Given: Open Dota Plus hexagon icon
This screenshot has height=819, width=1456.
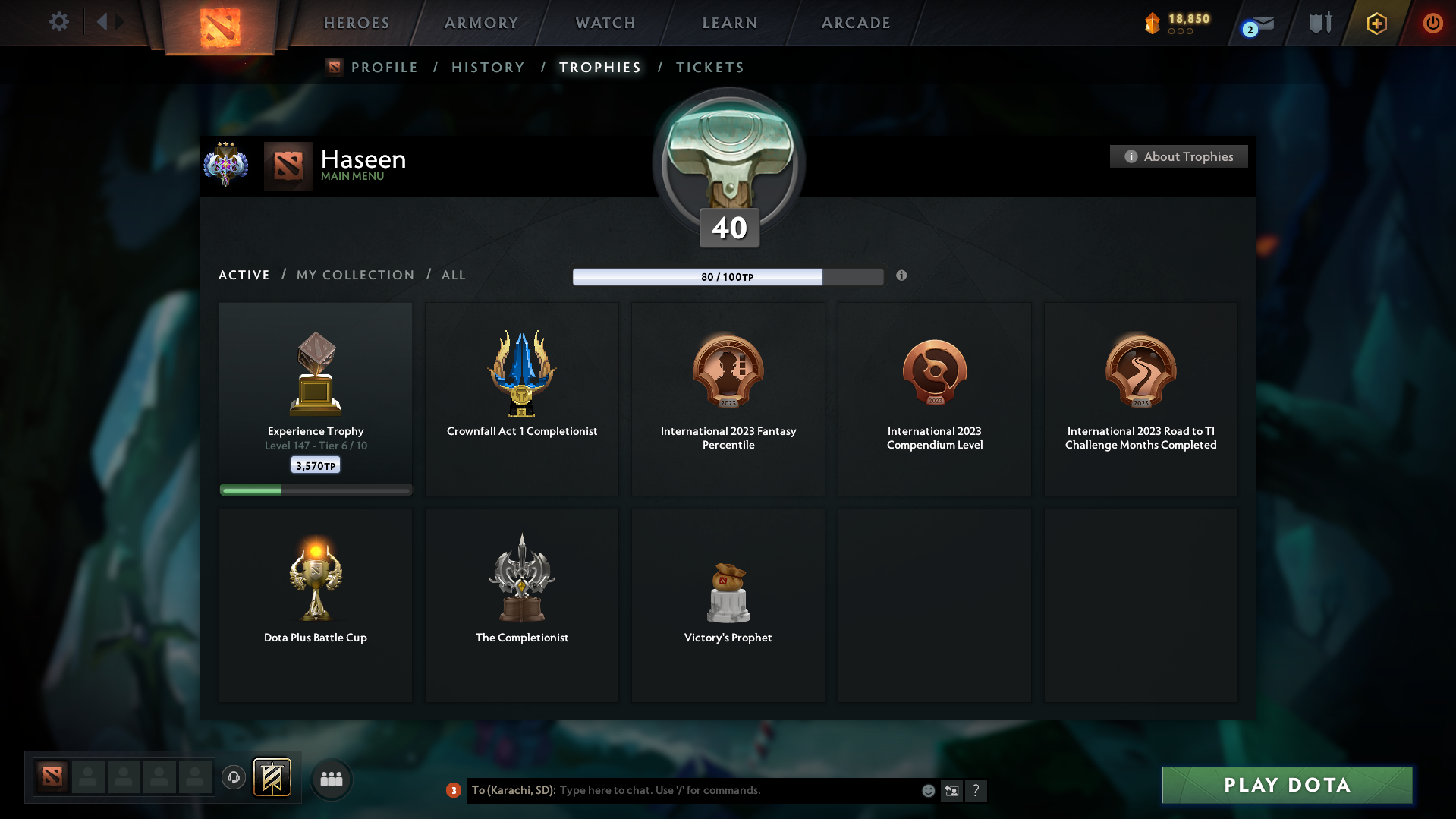Looking at the screenshot, I should coord(1376,23).
